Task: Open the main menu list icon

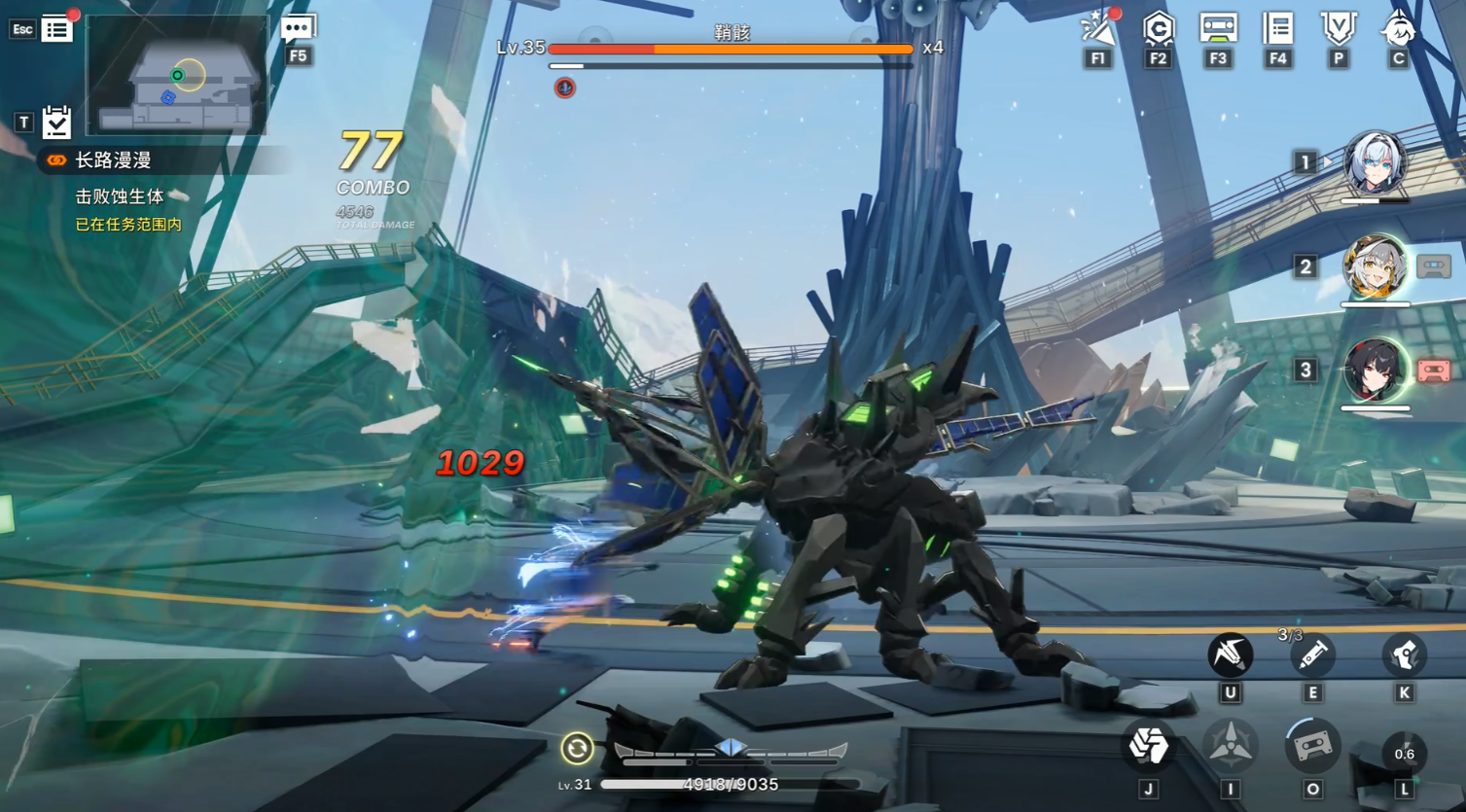Action: pyautogui.click(x=56, y=29)
